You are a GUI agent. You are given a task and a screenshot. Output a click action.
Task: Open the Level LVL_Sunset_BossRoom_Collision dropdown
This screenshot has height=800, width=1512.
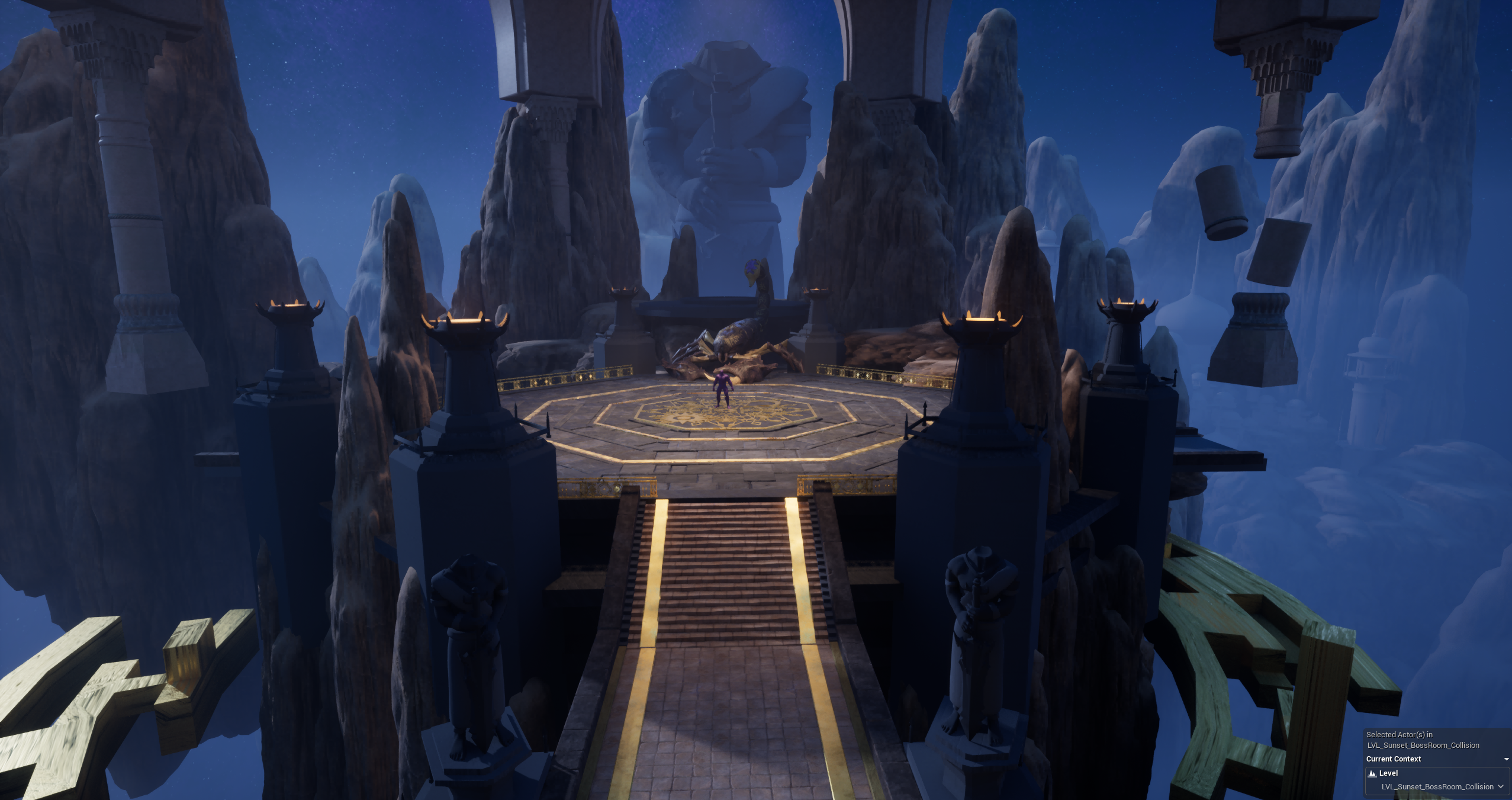point(1500,786)
